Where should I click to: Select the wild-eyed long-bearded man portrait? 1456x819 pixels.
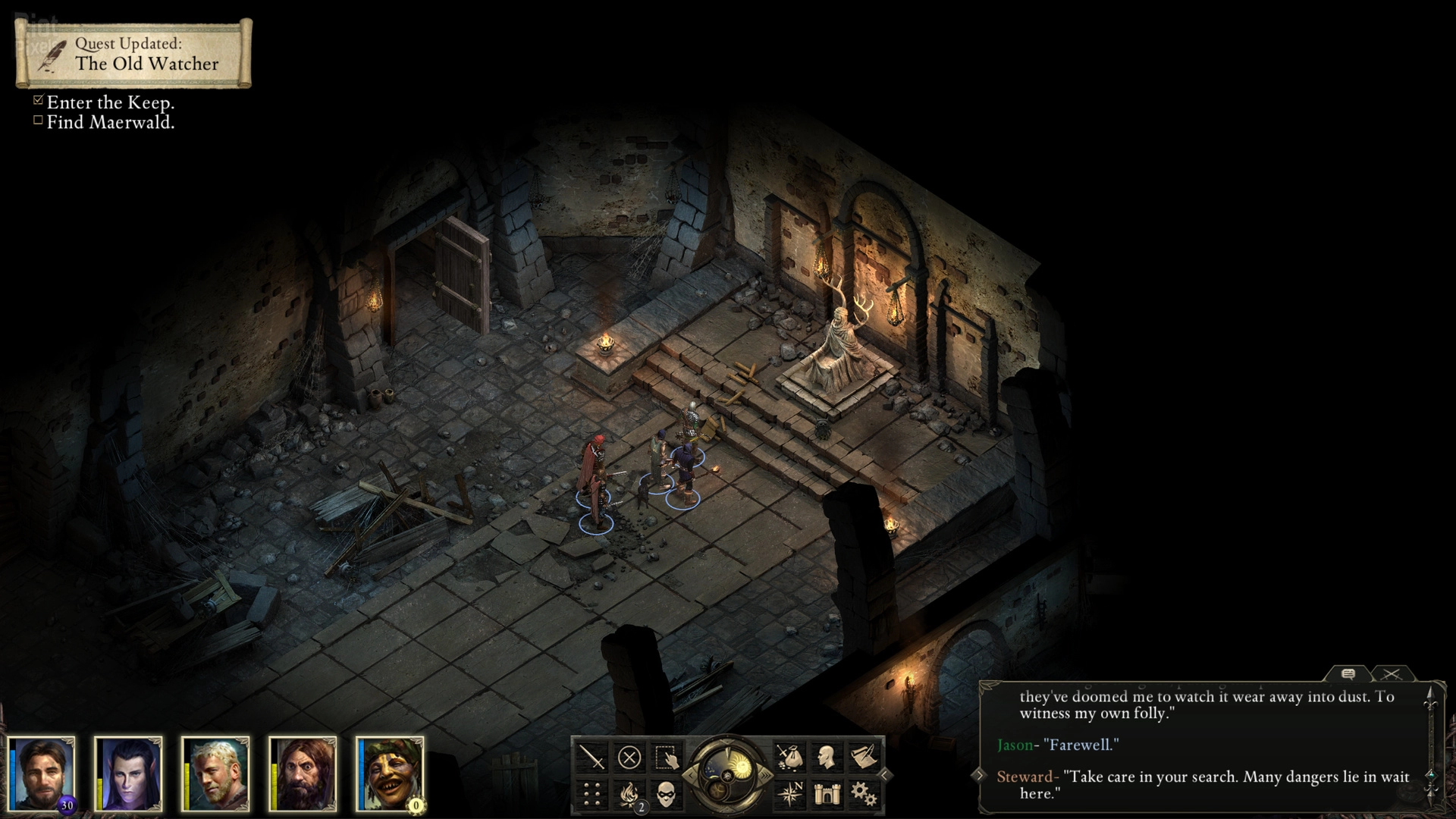tap(303, 773)
